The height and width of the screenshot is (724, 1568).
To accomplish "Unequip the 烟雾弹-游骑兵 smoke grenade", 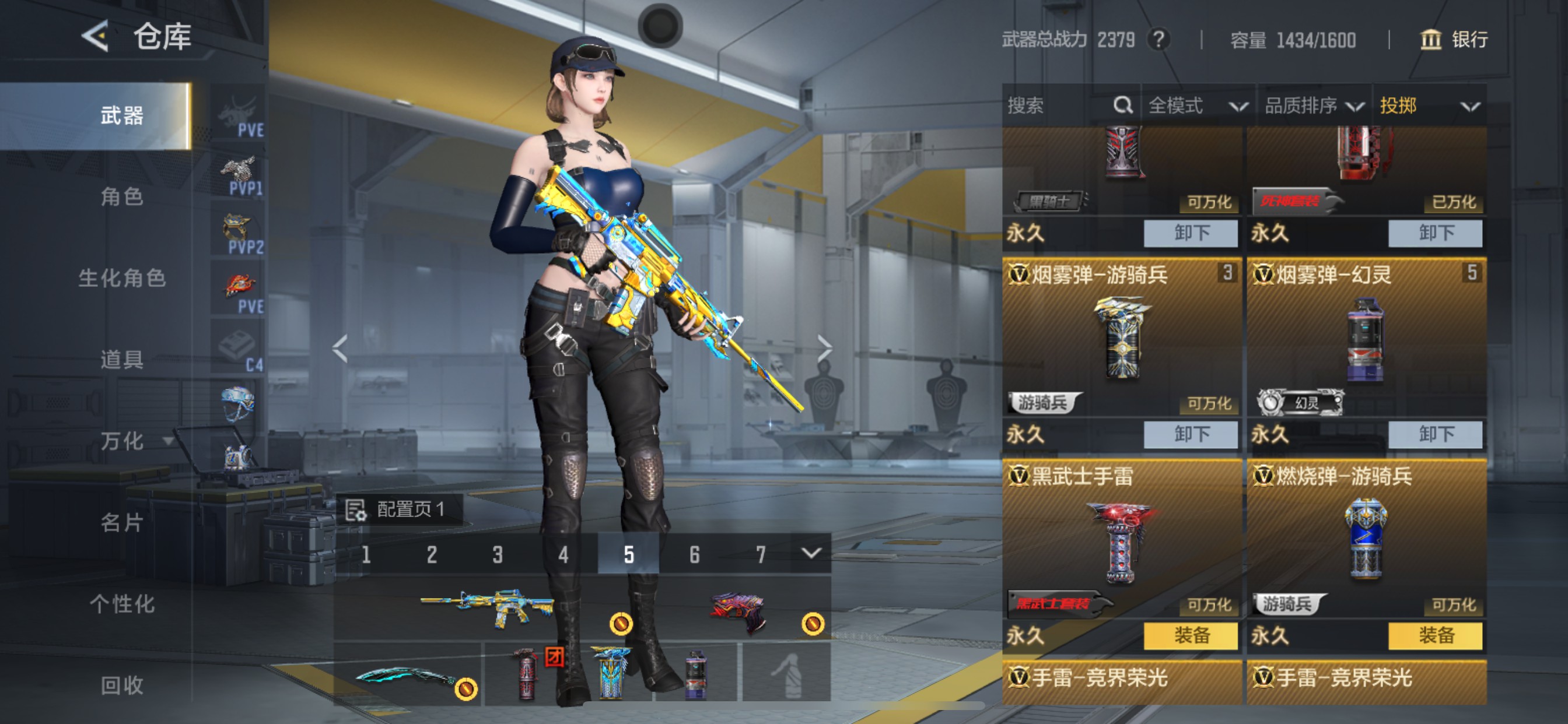I will click(1190, 434).
